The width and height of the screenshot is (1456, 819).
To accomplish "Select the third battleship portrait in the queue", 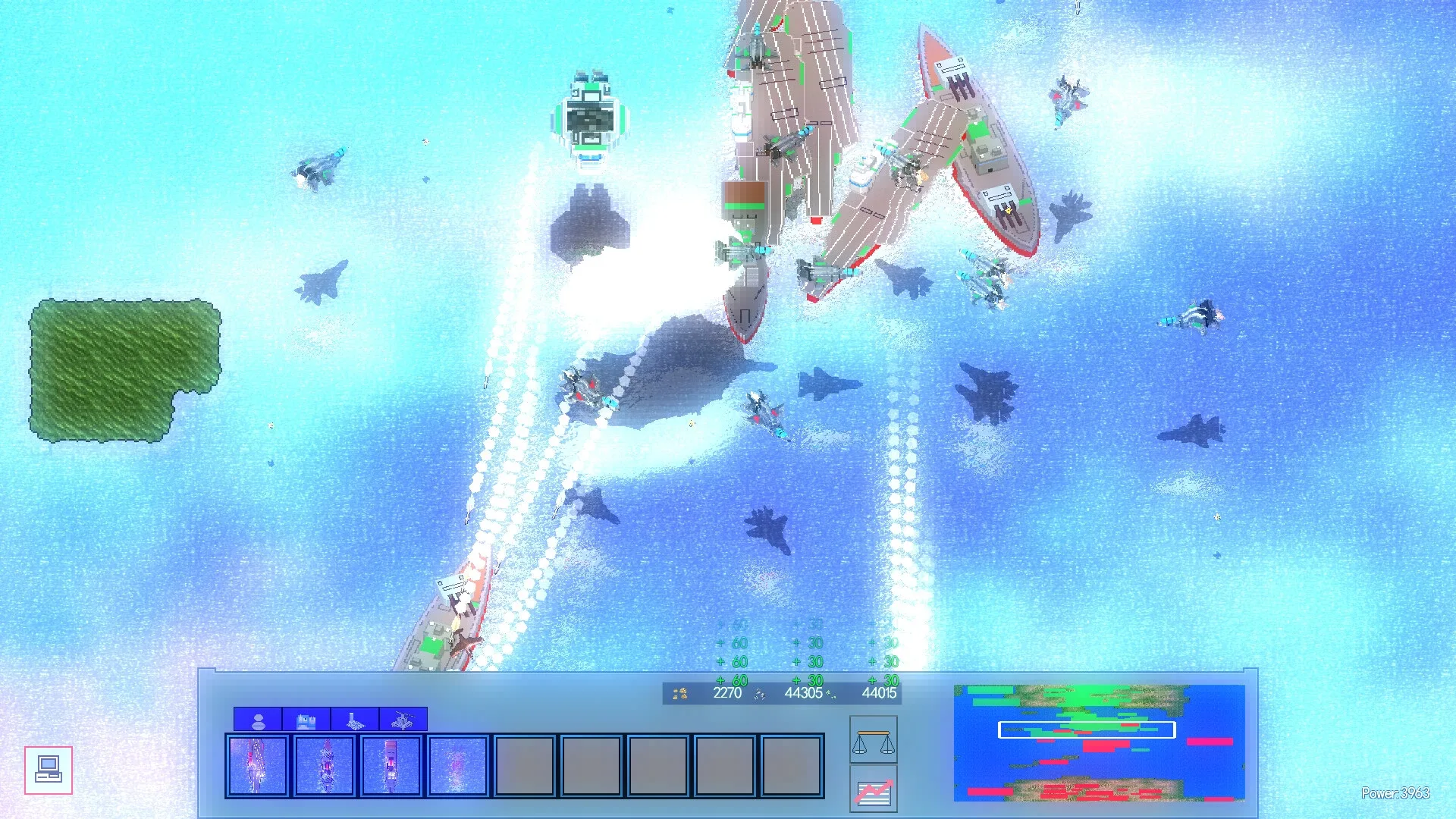I will pyautogui.click(x=389, y=767).
